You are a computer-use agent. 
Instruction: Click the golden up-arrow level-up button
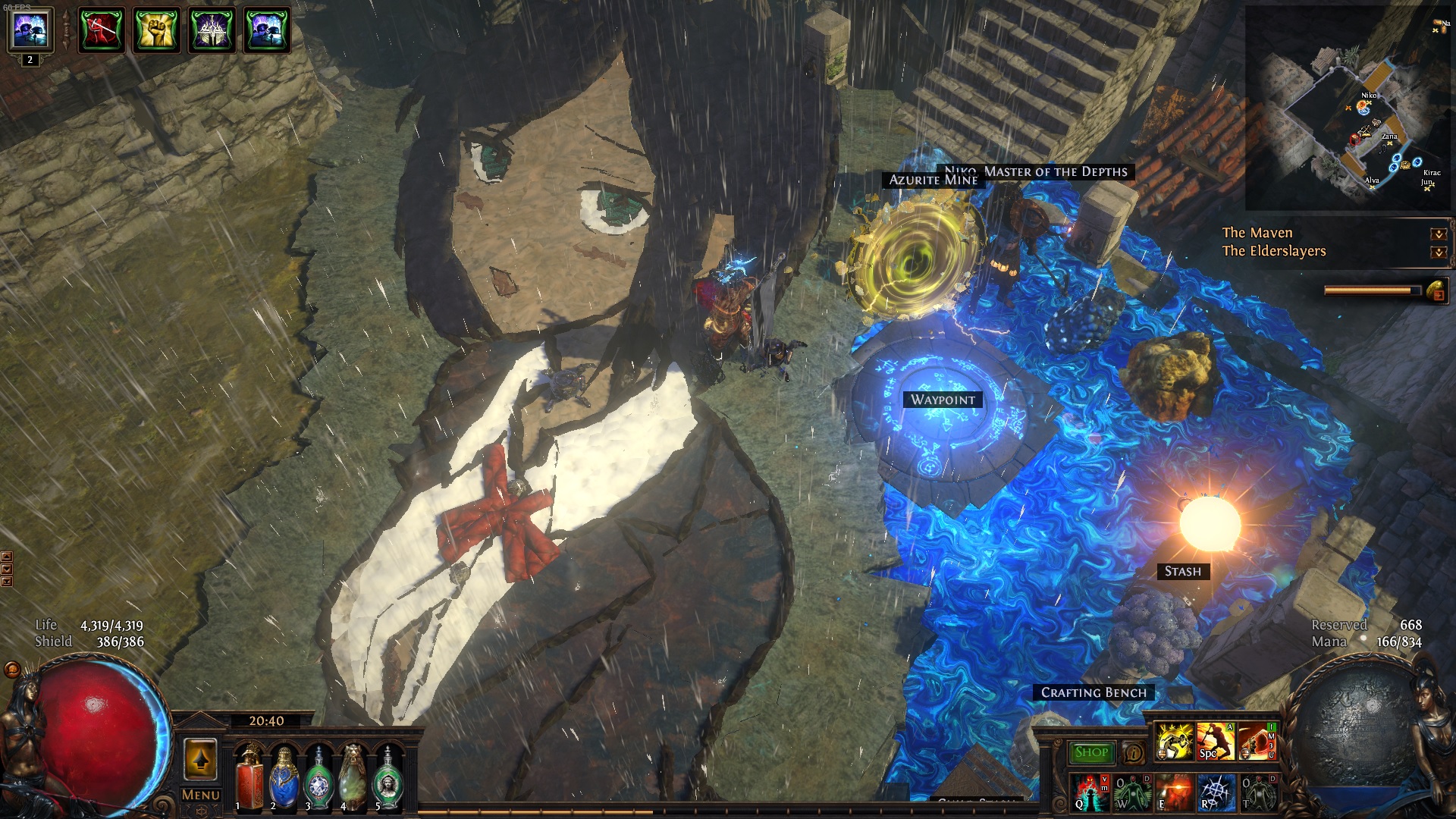point(200,759)
